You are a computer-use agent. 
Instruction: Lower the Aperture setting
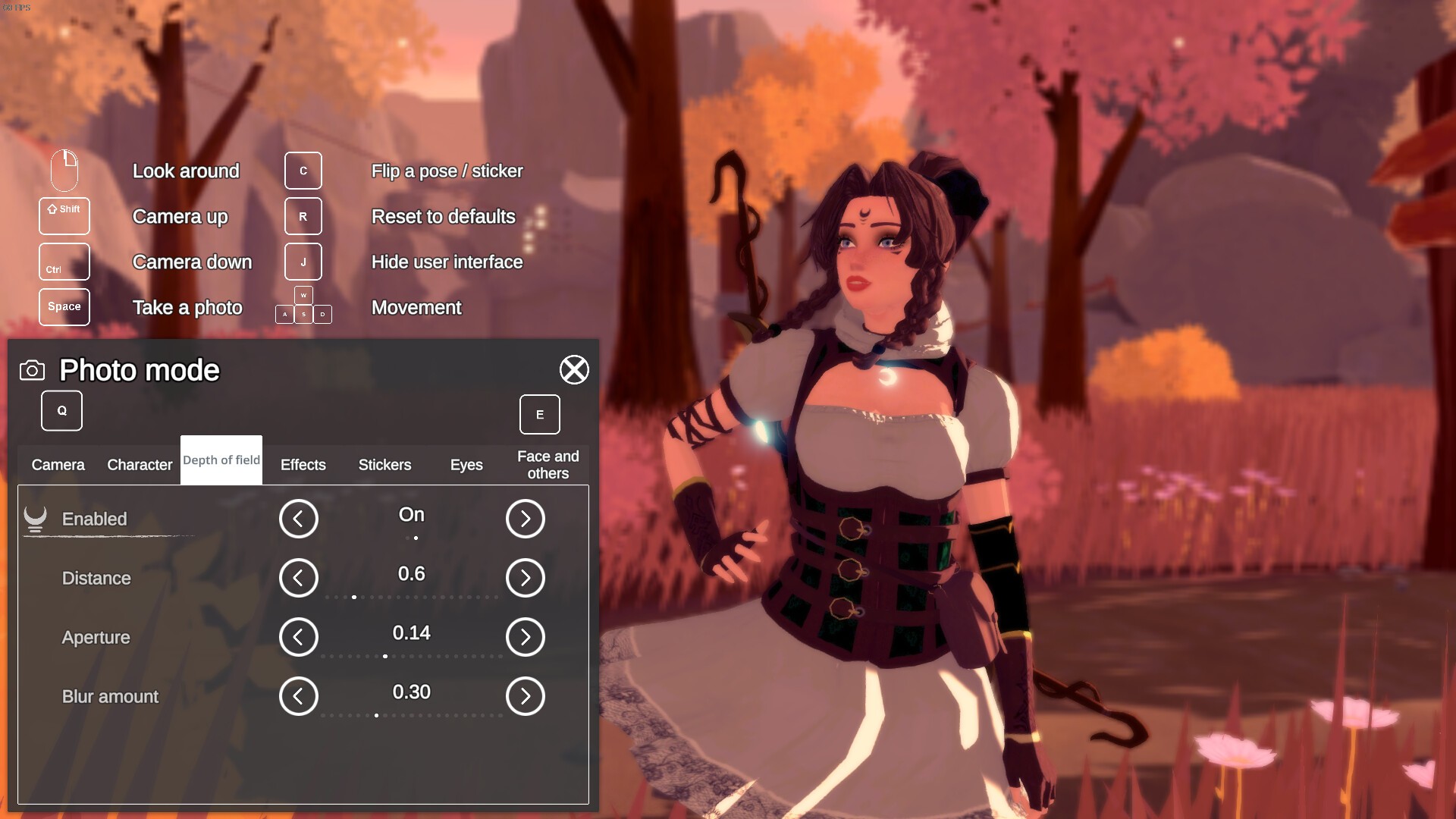click(299, 637)
